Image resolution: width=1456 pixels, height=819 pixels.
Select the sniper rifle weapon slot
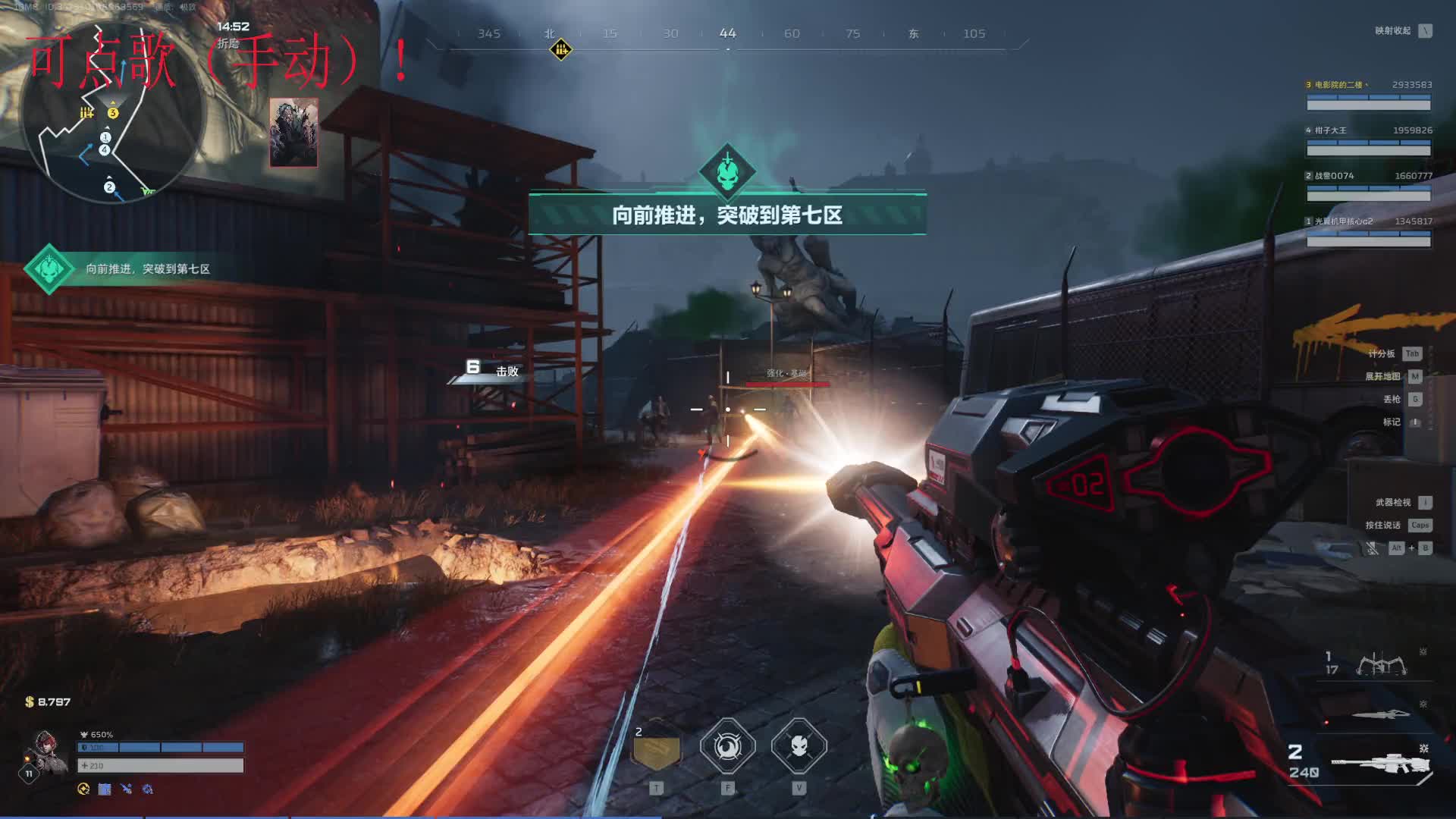[1382, 764]
